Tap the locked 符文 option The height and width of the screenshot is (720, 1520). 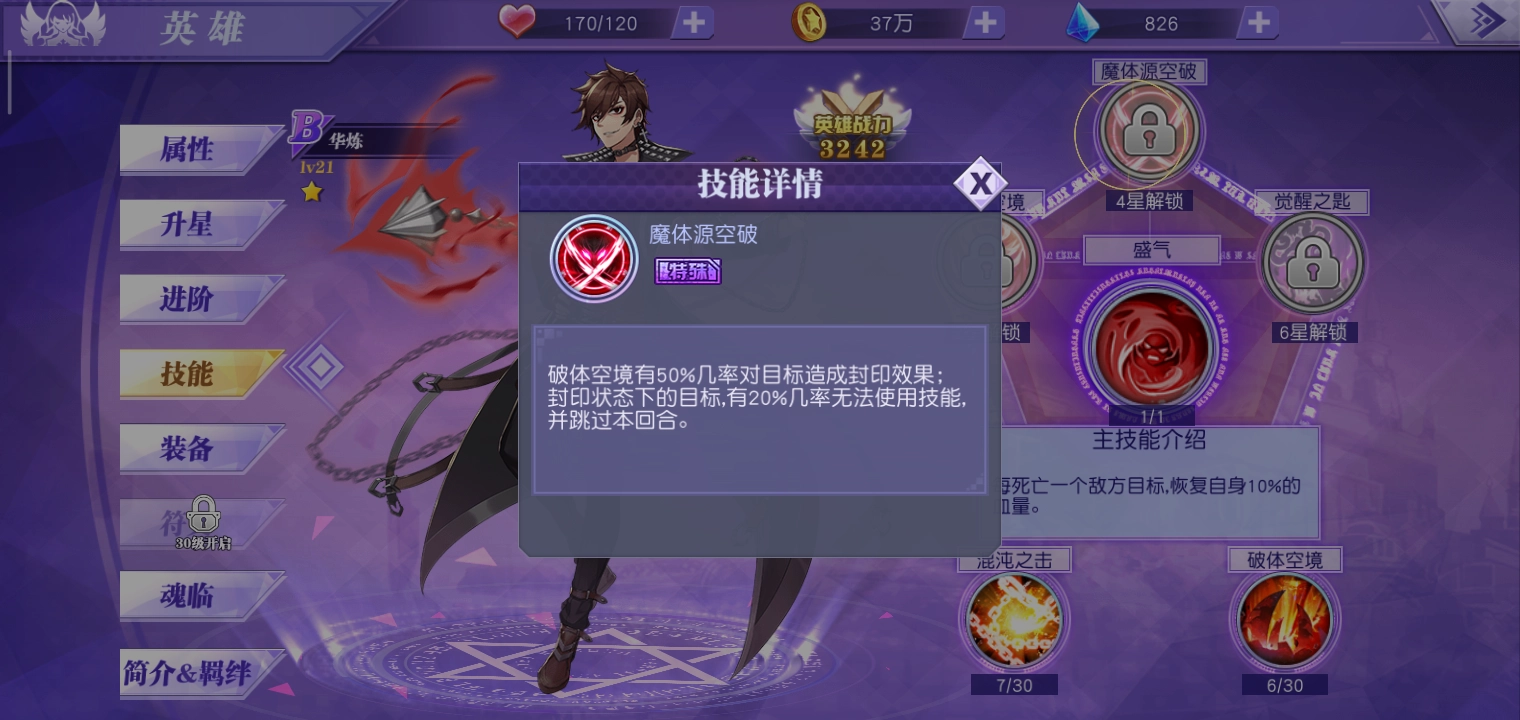pos(200,520)
